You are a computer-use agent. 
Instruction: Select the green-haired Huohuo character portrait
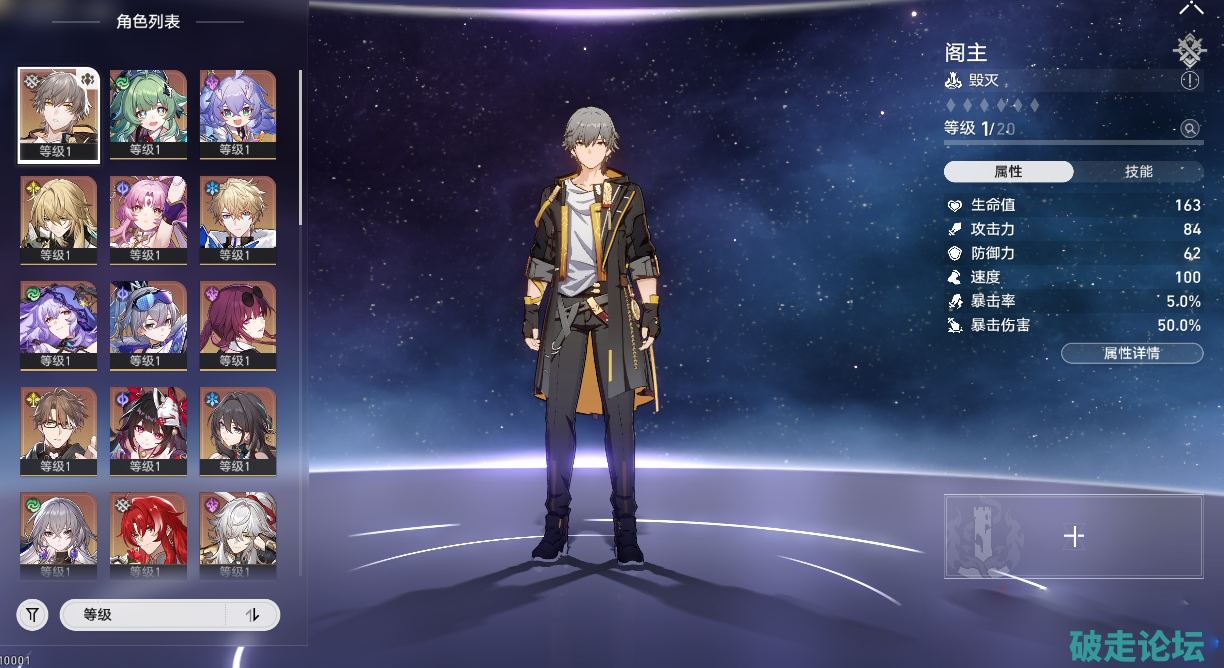coord(148,109)
